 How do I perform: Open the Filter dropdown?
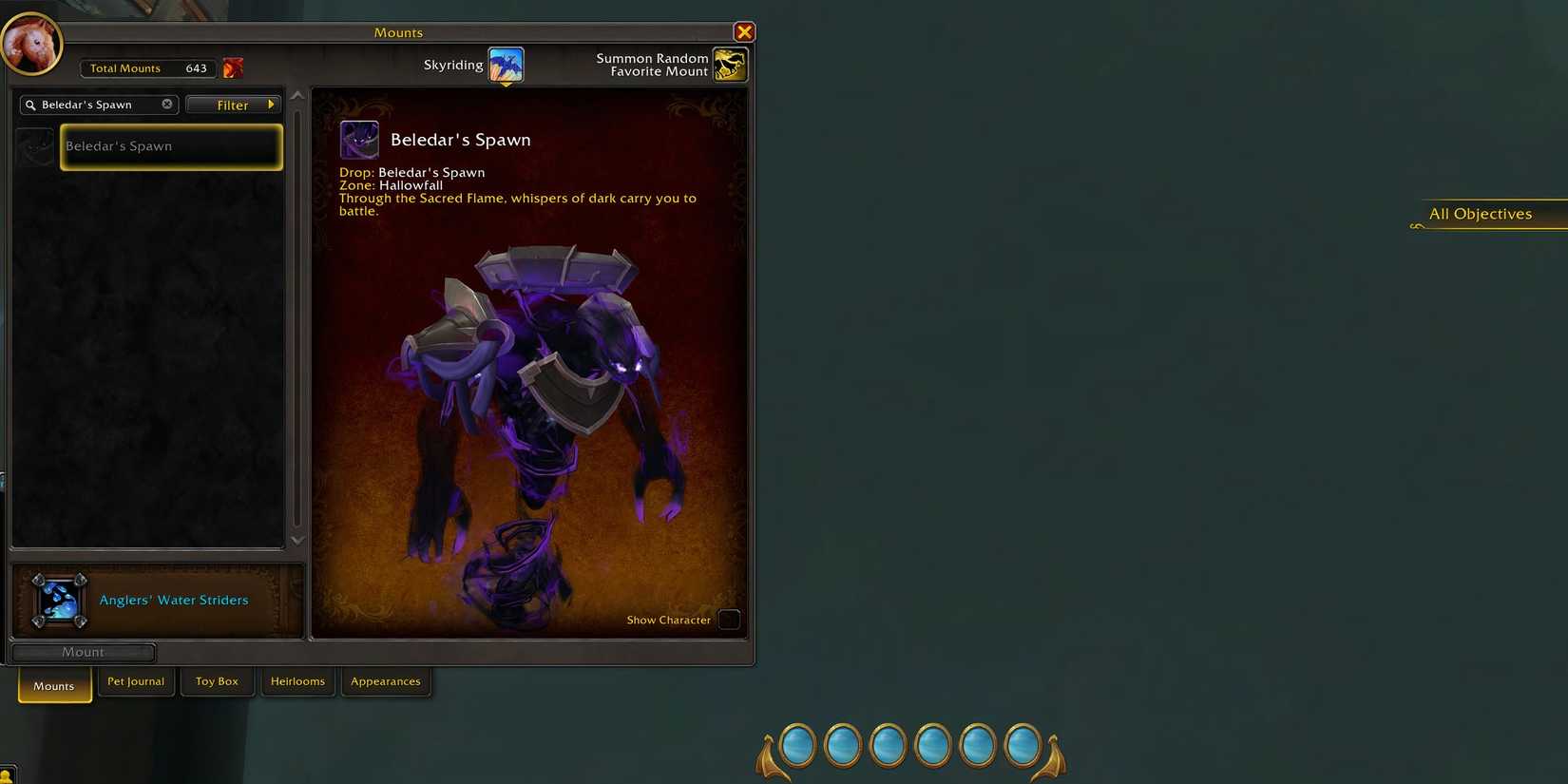pyautogui.click(x=233, y=105)
